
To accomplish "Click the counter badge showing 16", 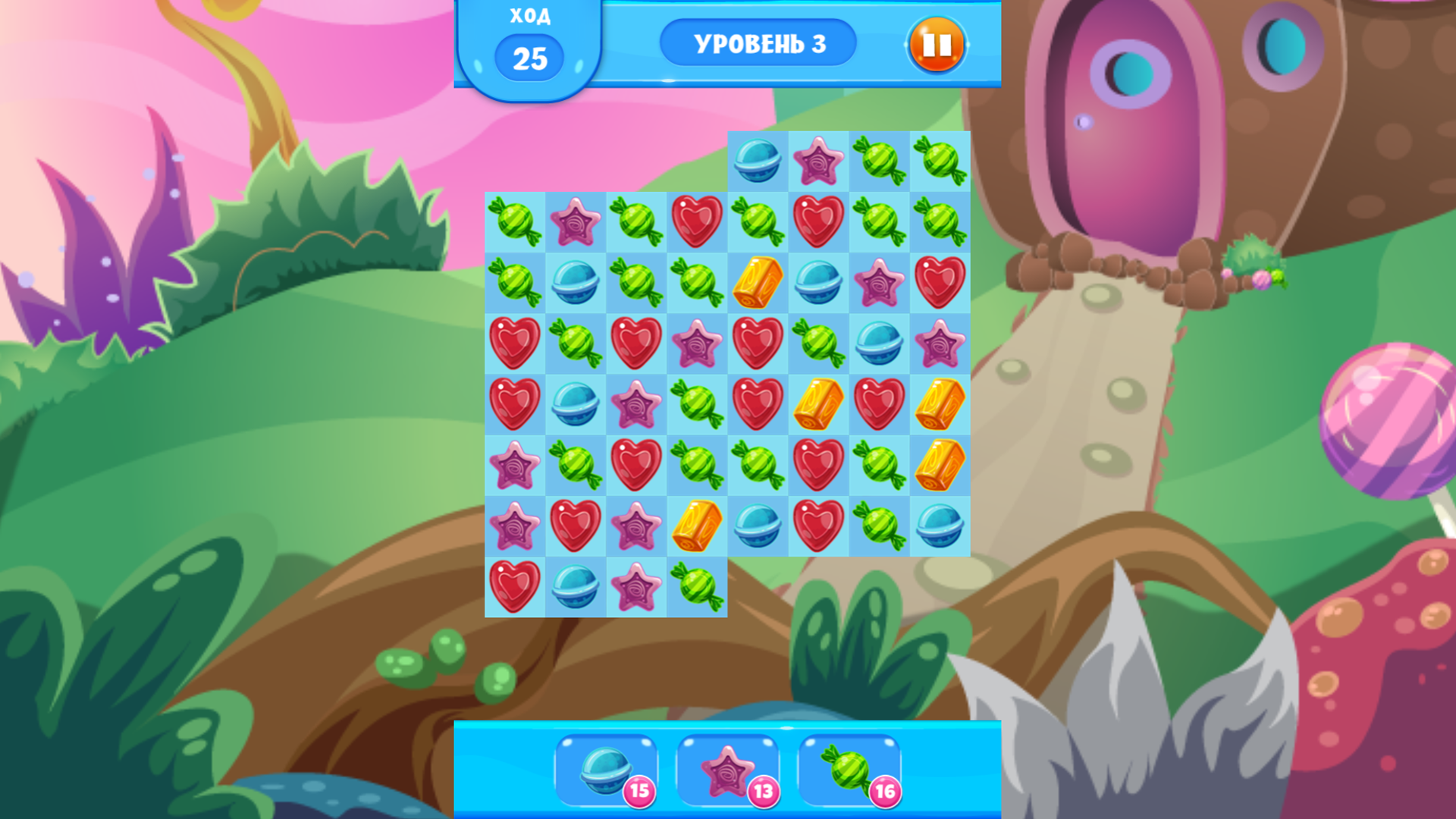I will click(883, 790).
